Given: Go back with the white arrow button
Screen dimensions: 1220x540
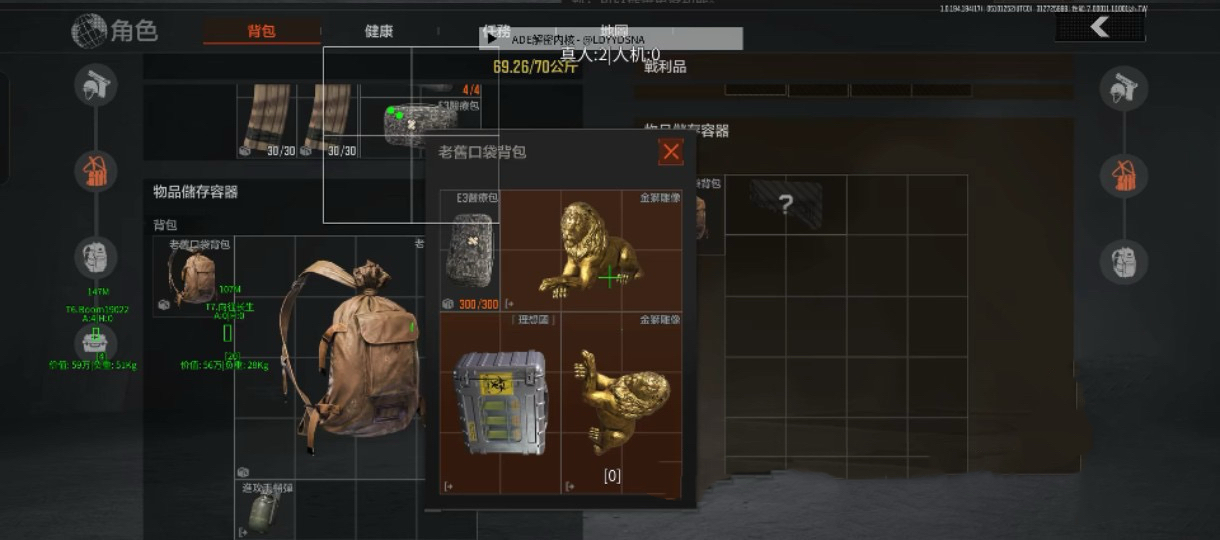Looking at the screenshot, I should [1100, 27].
